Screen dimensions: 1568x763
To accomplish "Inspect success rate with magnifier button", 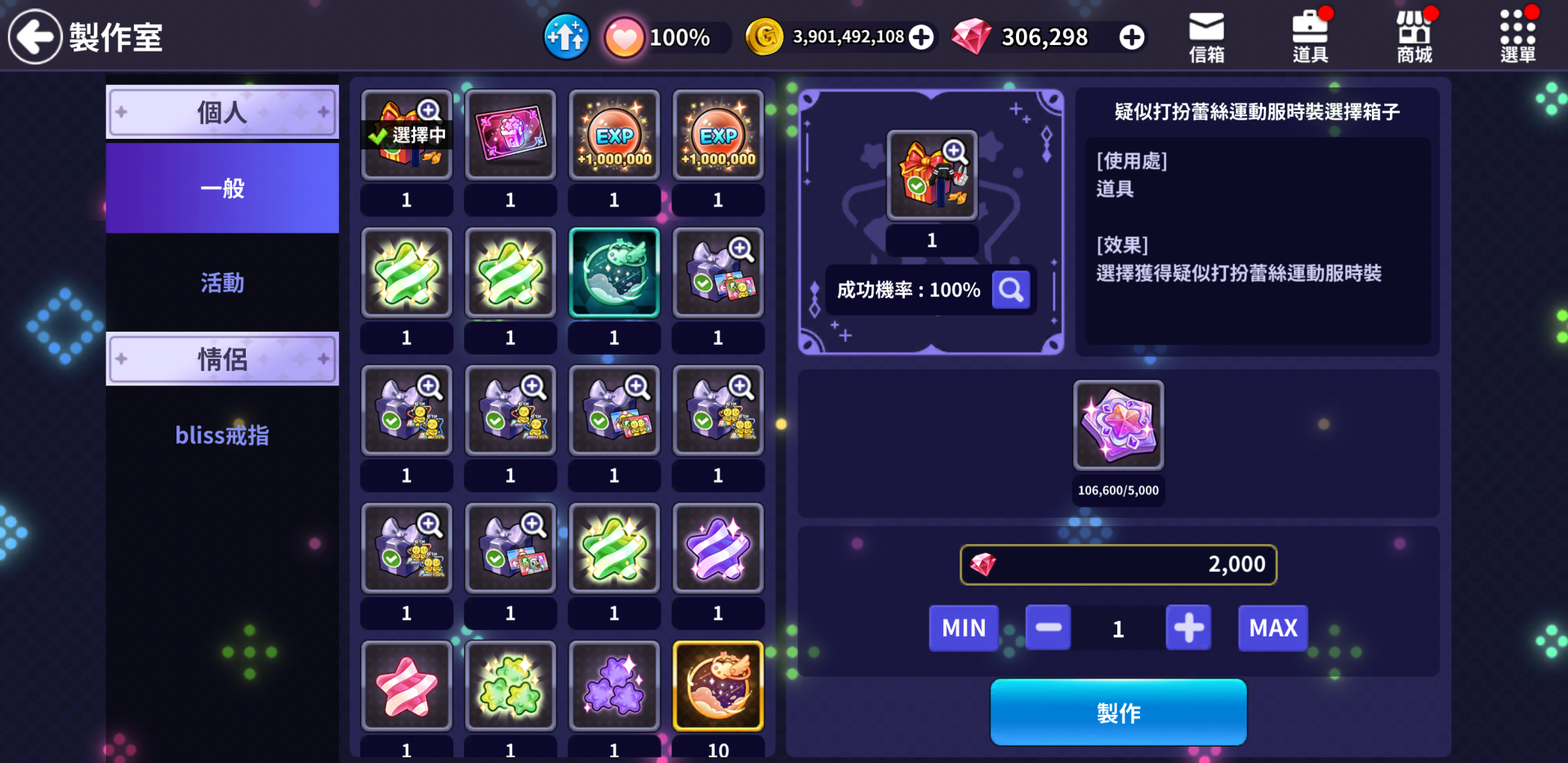I will point(1011,290).
